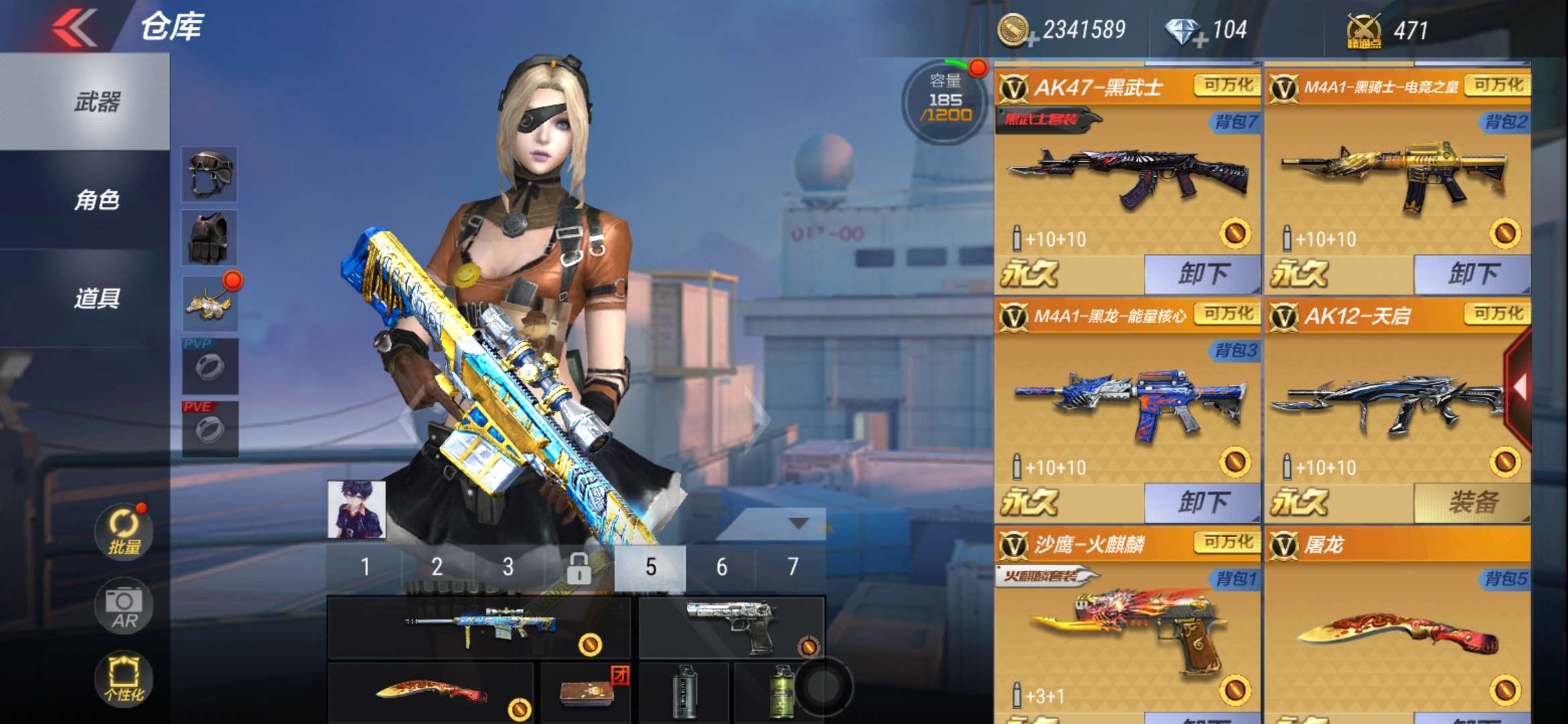Unlock the locked backpack slot
This screenshot has width=1568, height=724.
578,568
